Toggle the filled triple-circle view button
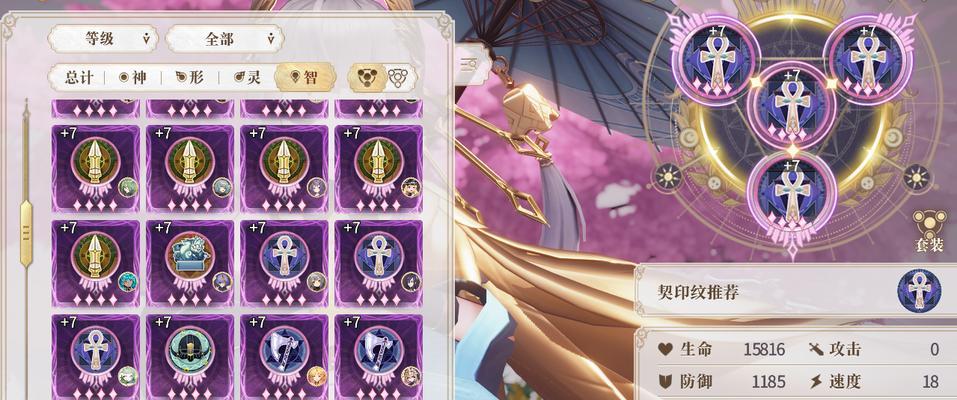 click(x=365, y=77)
